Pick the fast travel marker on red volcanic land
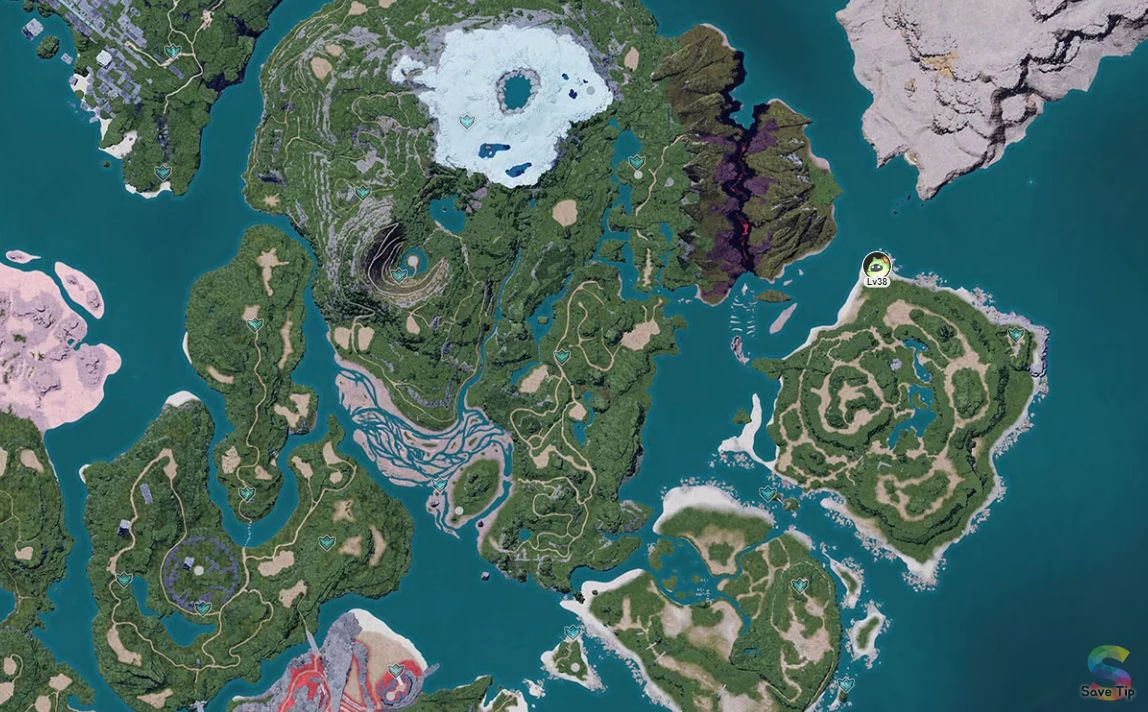Screen dimensions: 1148x712 [x=396, y=671]
